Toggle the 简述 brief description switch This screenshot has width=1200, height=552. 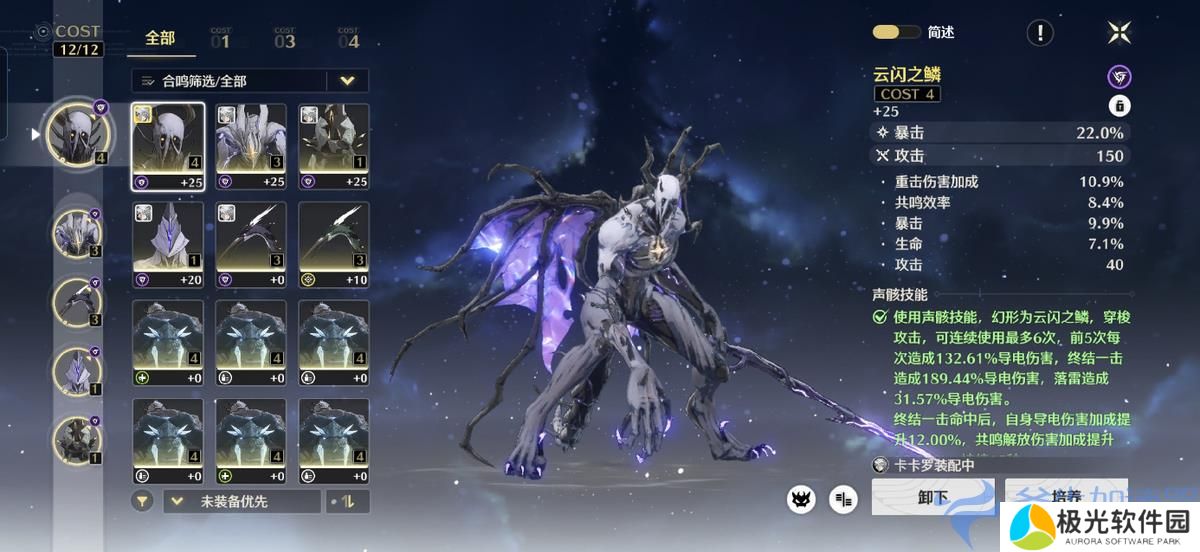coord(895,32)
